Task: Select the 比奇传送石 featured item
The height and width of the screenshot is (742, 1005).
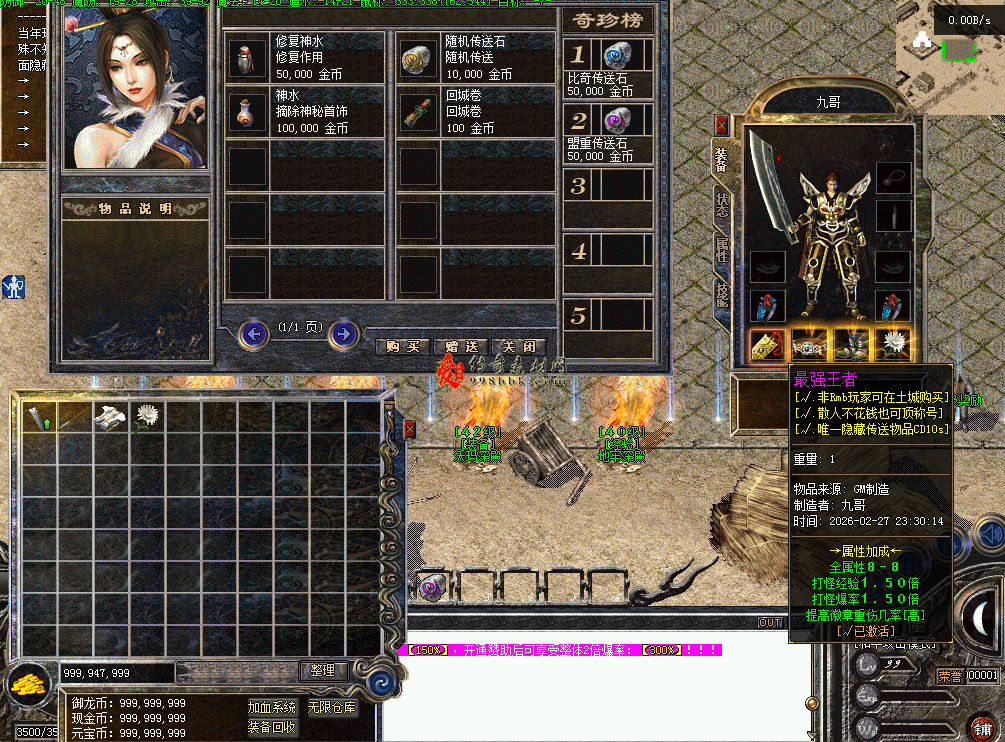Action: (617, 56)
